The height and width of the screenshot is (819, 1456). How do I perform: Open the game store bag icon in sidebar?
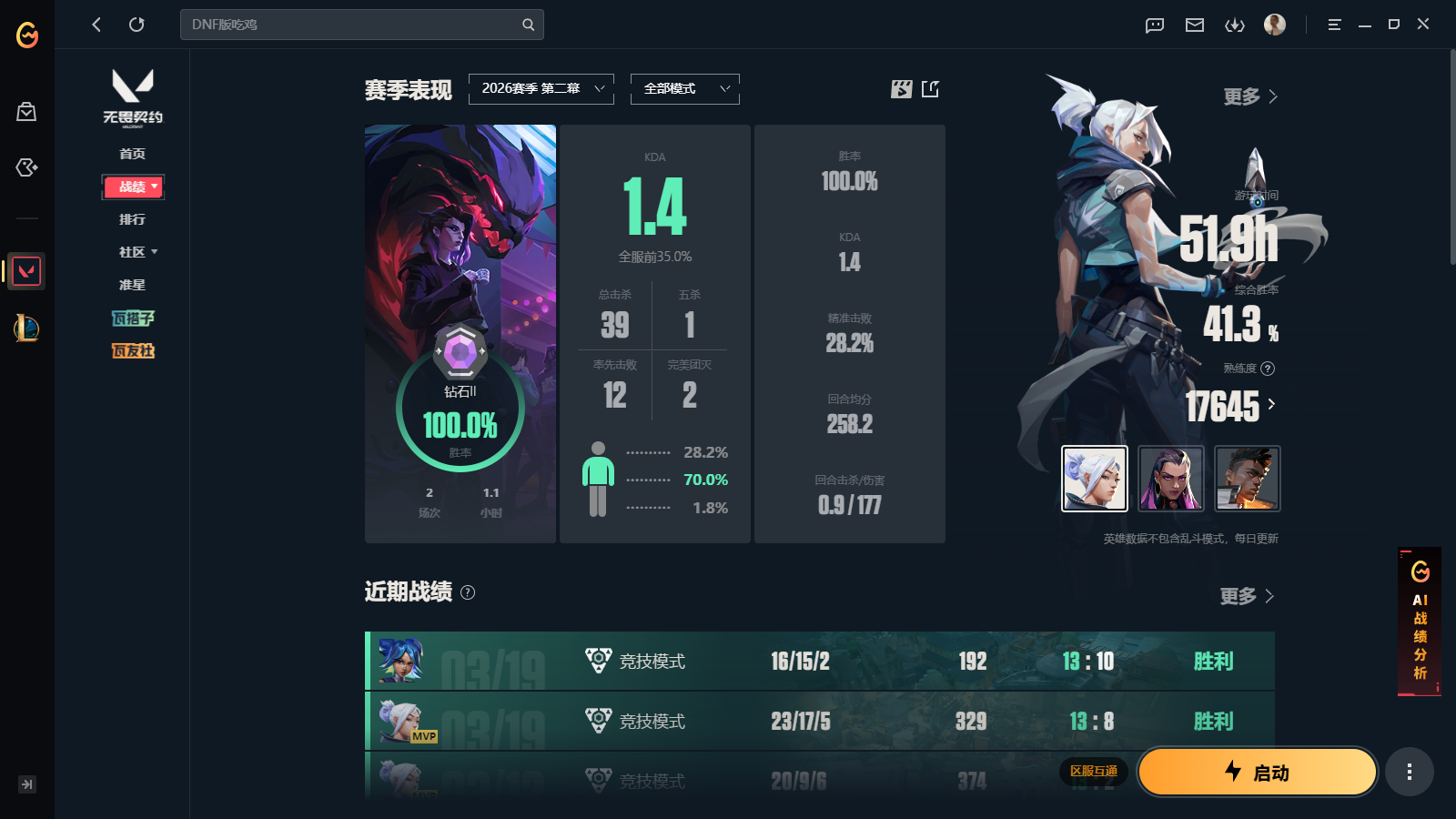[x=26, y=111]
